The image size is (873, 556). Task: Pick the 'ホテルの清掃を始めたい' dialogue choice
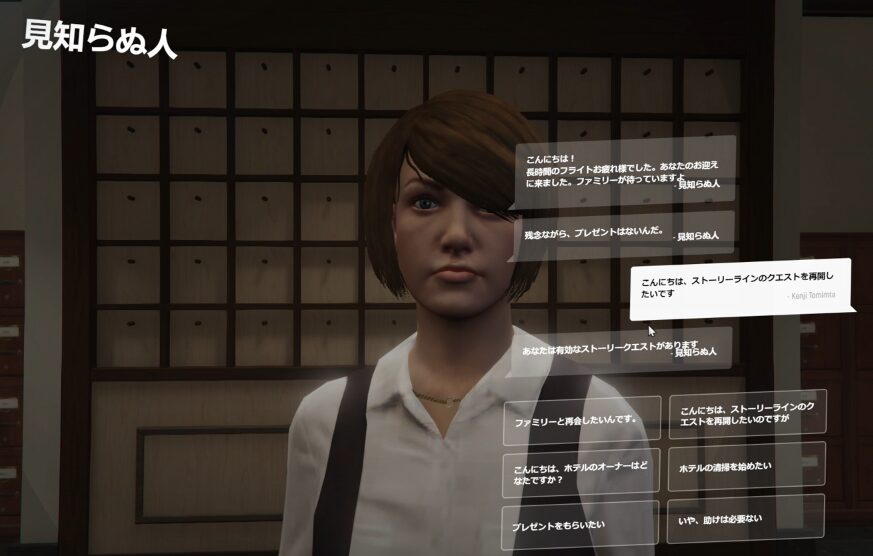pos(746,466)
